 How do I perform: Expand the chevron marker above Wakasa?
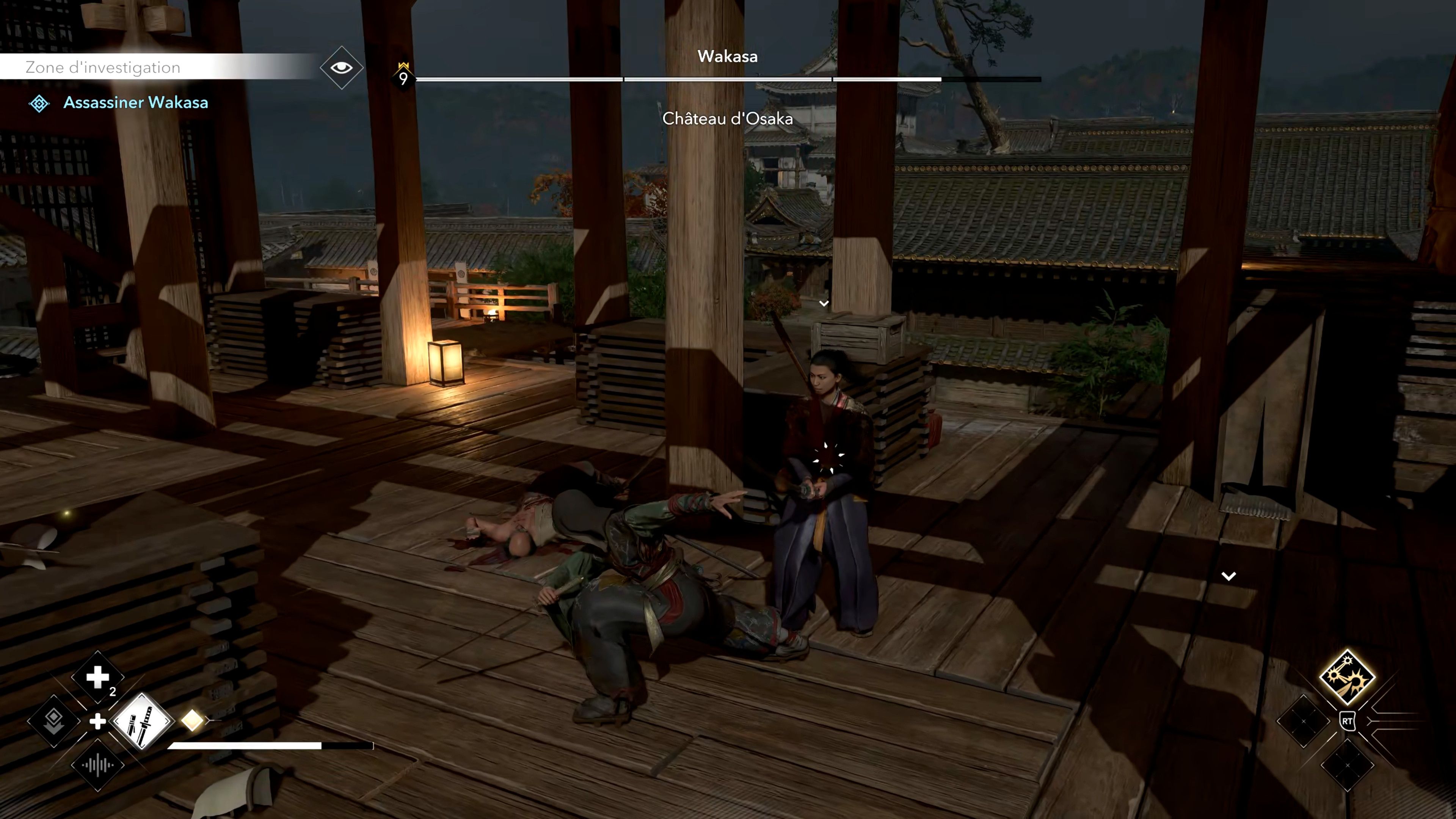824,303
